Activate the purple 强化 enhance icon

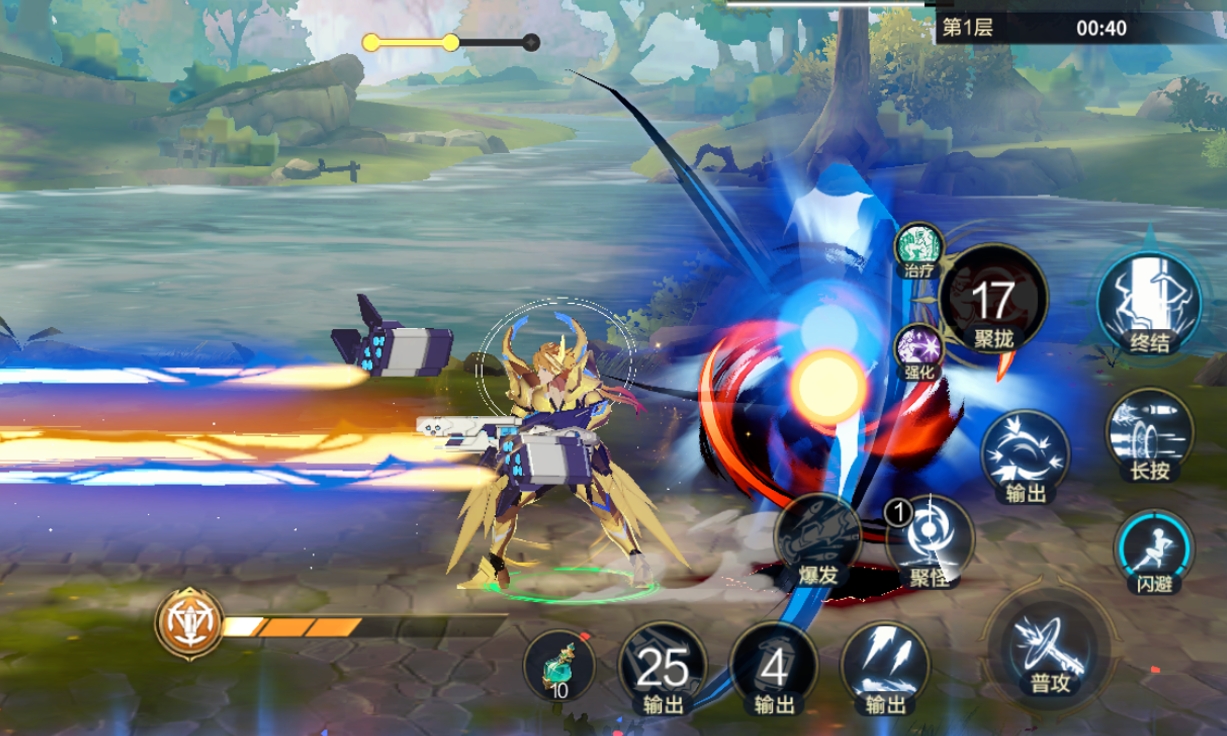coord(917,352)
